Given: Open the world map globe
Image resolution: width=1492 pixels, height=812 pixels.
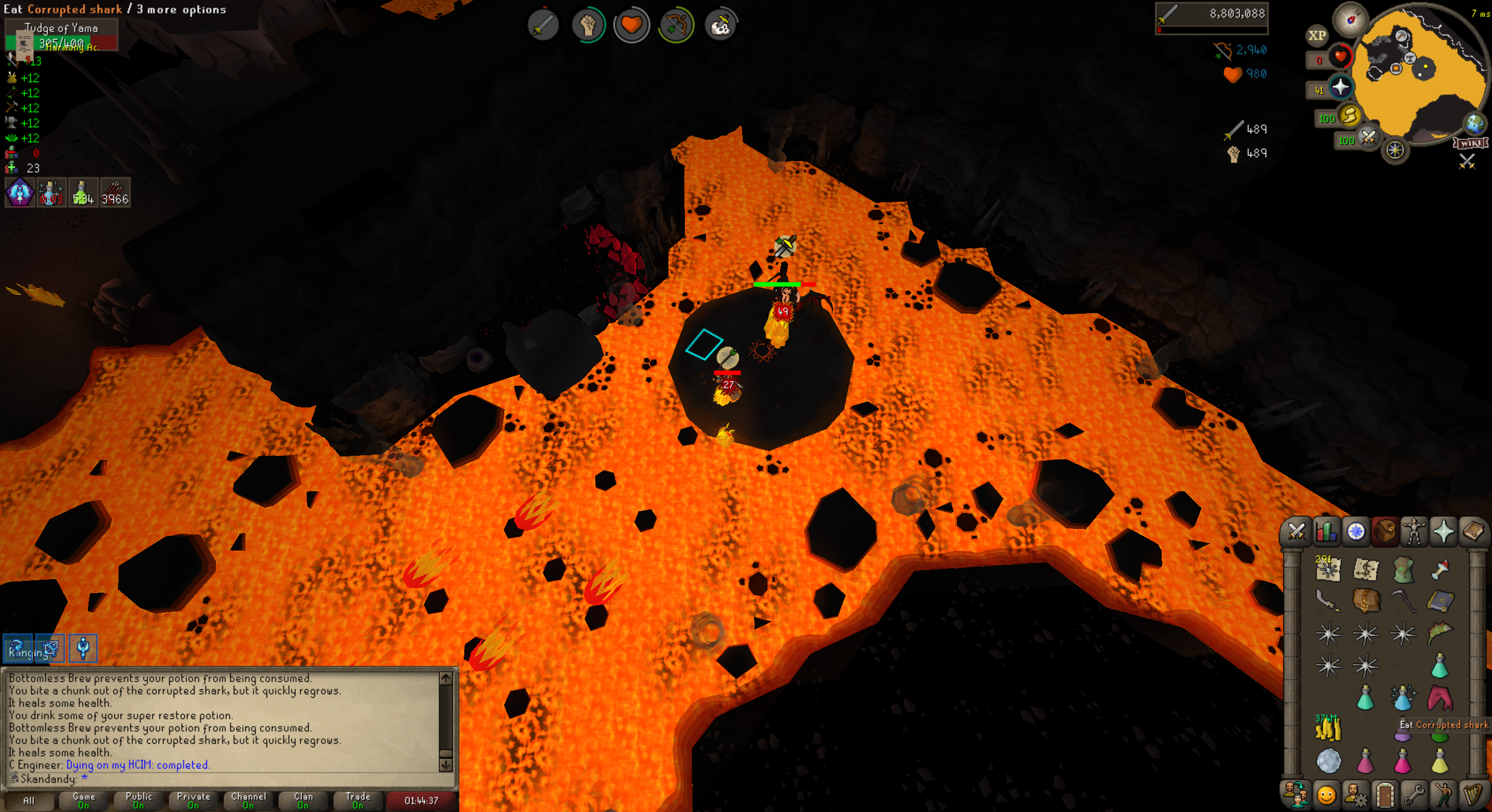Looking at the screenshot, I should pyautogui.click(x=1474, y=123).
